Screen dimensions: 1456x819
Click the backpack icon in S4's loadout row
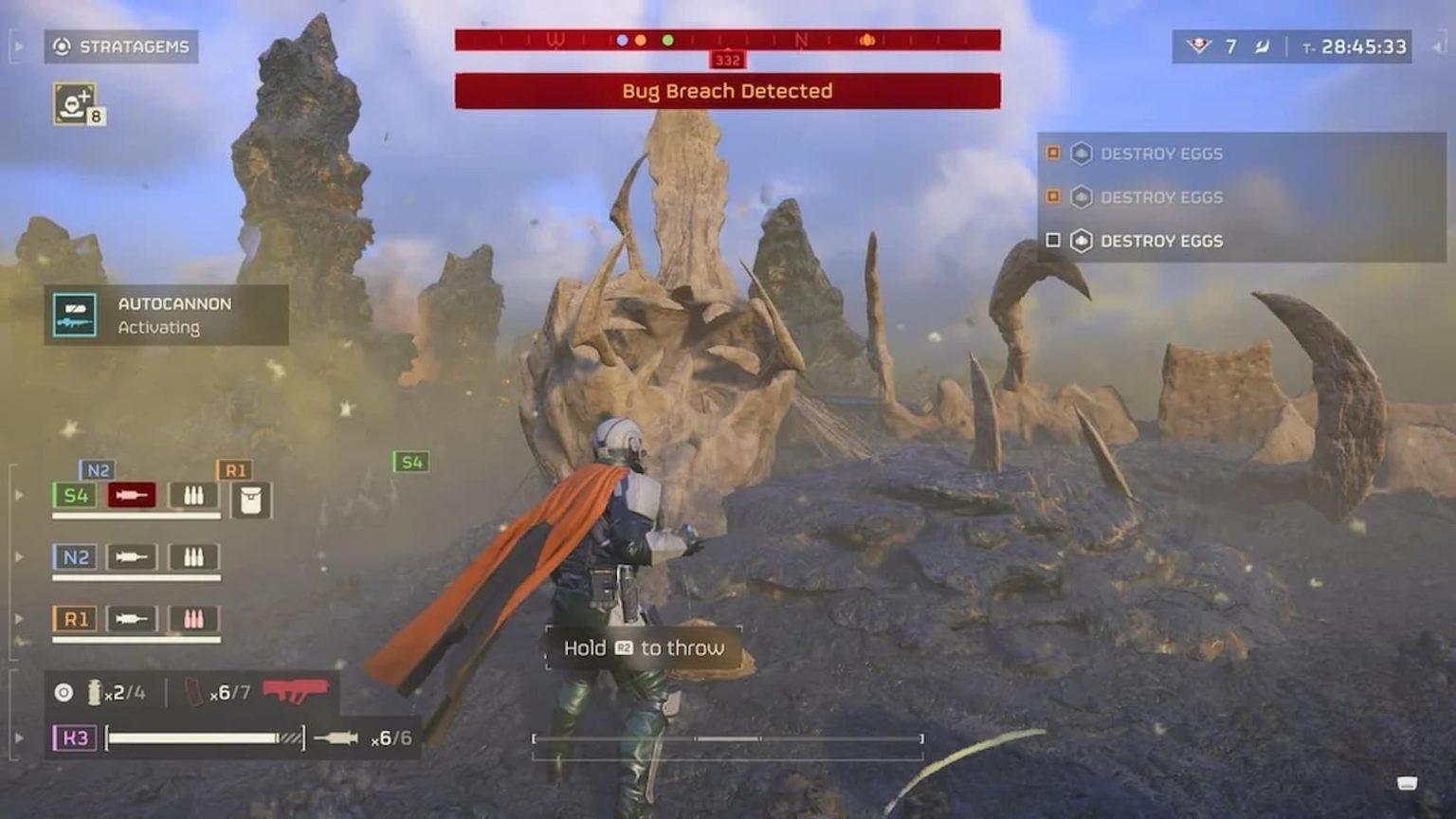pos(250,500)
